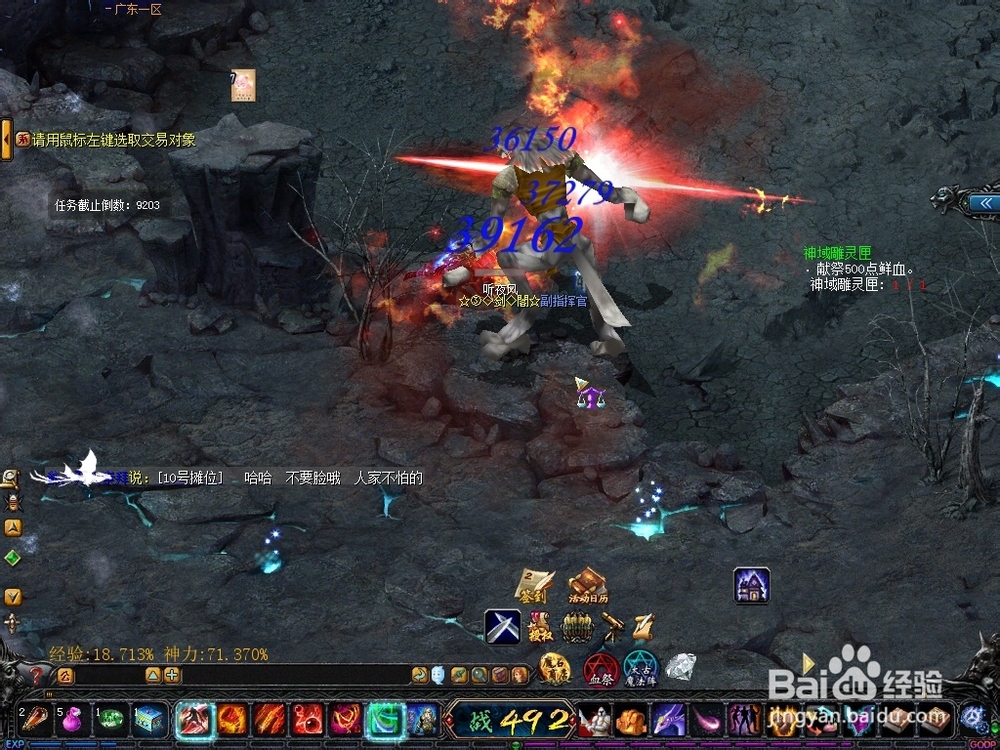Activate the 血祭 red pentagram icon
1000x750 pixels.
[600, 668]
